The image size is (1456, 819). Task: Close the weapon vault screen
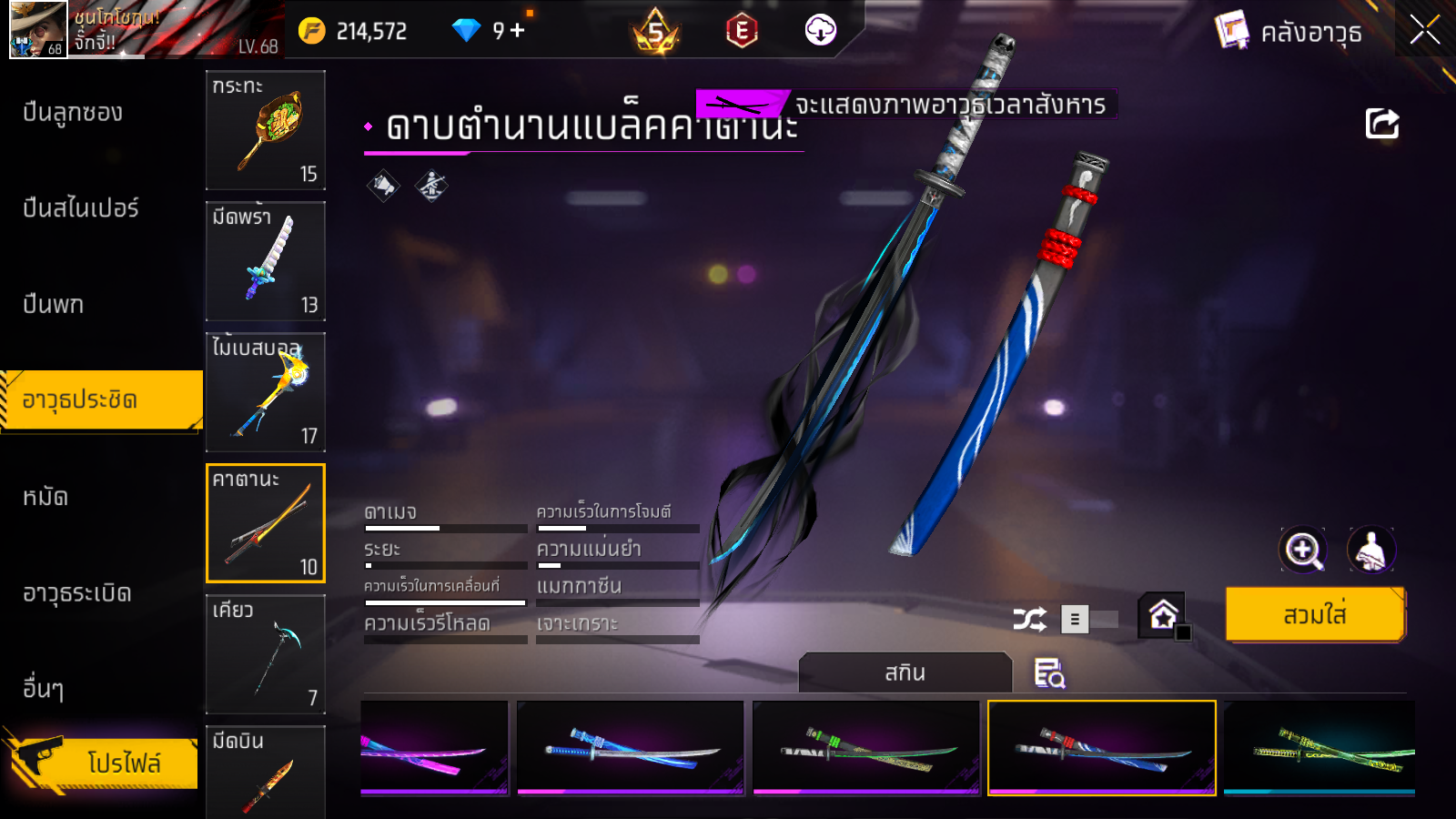point(1424,30)
